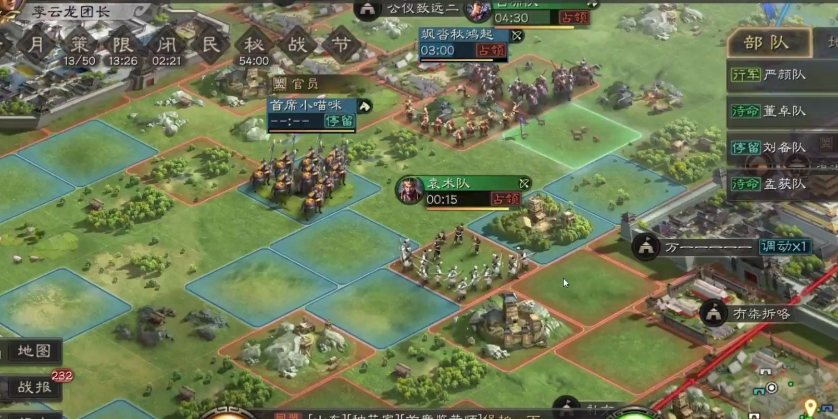Open the 月 monthly menu icon
Viewport: 838px width, 419px height.
point(35,45)
